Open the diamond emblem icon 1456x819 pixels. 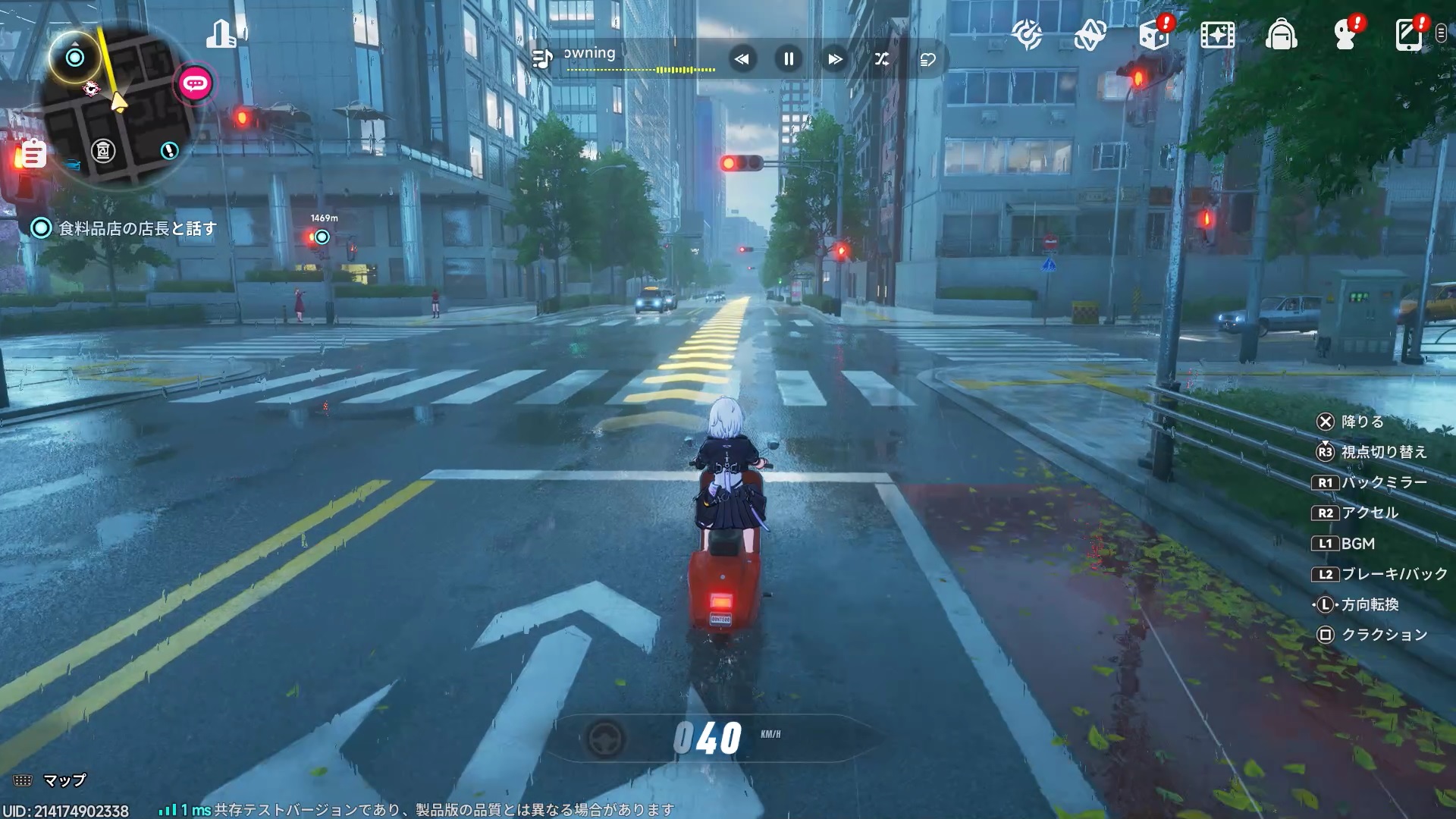[x=1090, y=35]
